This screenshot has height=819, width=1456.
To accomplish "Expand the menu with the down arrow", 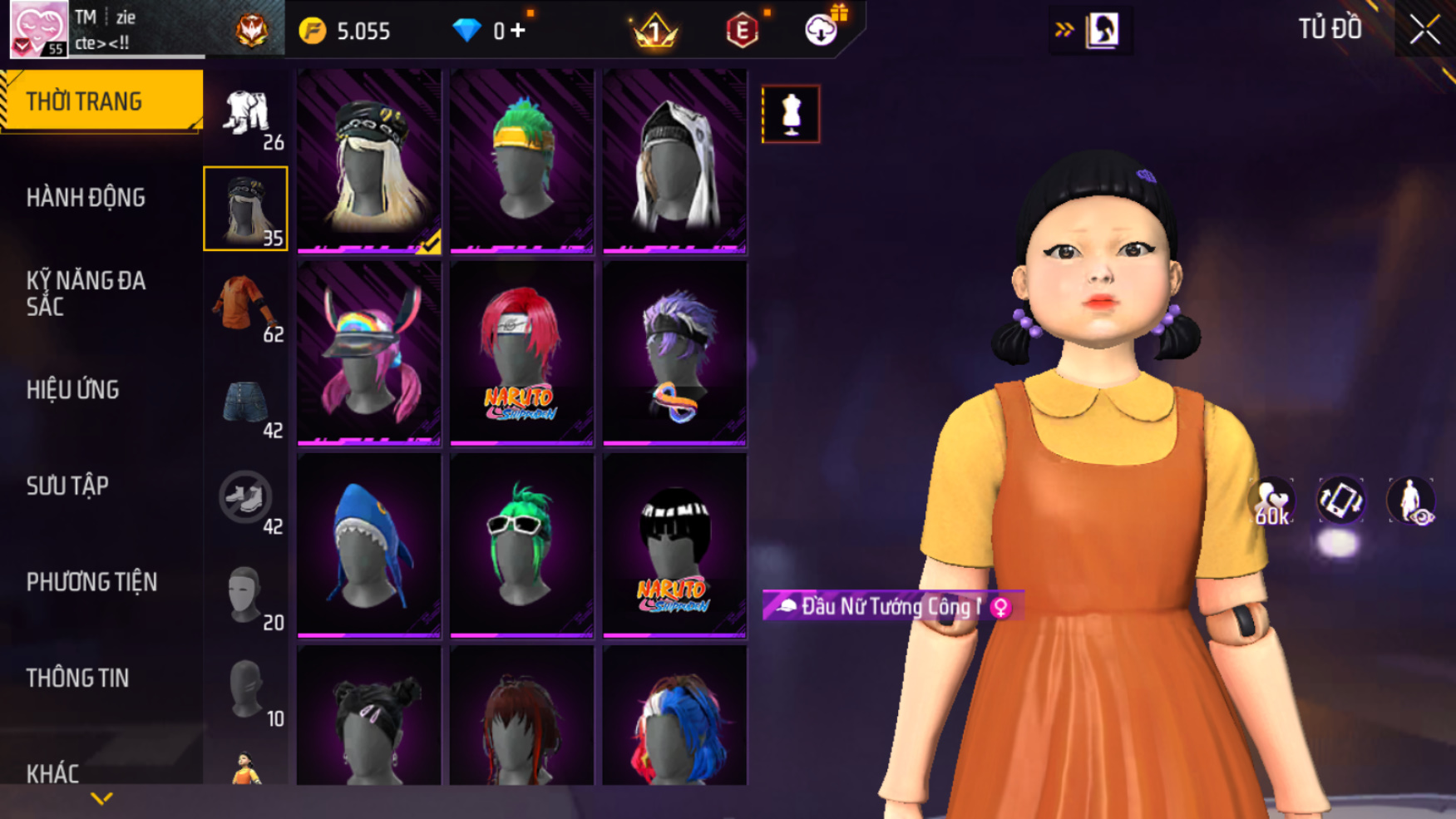I will [x=101, y=799].
